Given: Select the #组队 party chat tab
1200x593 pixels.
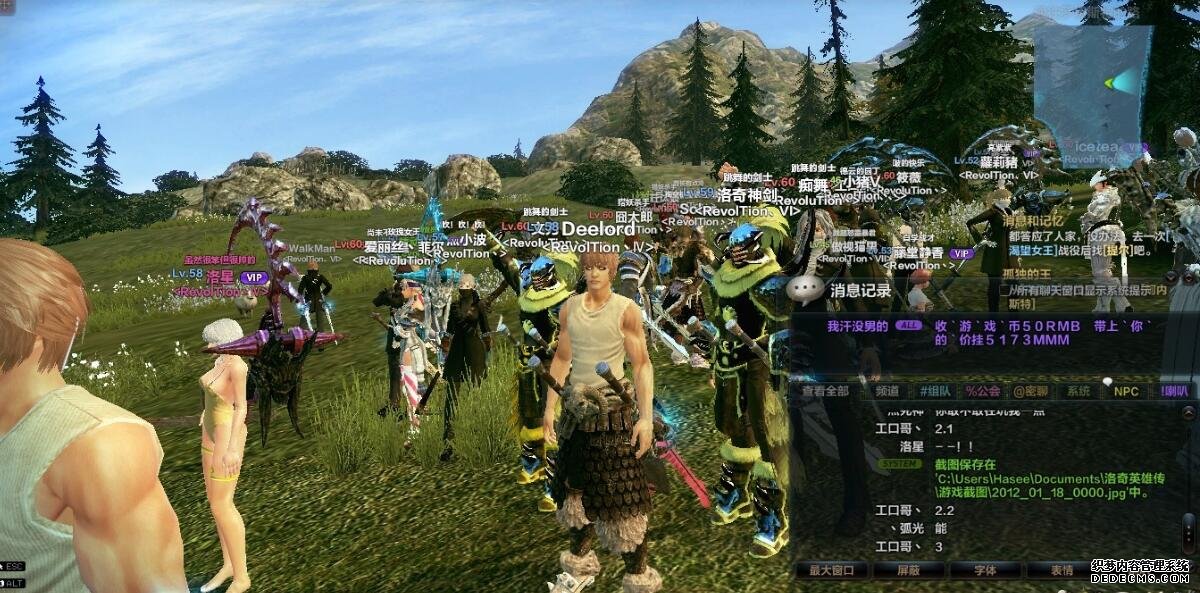Looking at the screenshot, I should coord(932,391).
